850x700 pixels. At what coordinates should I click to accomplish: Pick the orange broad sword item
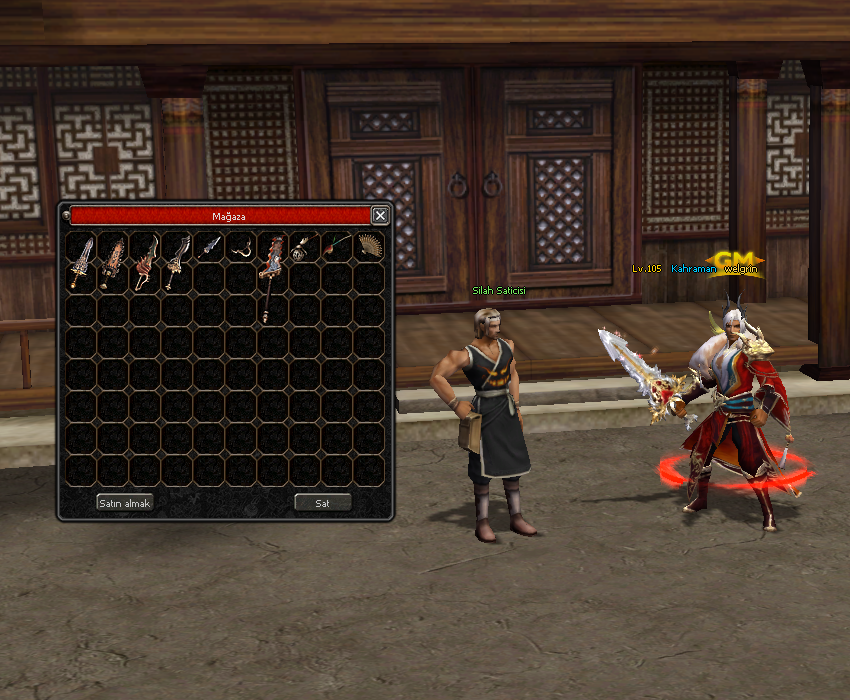pos(113,261)
